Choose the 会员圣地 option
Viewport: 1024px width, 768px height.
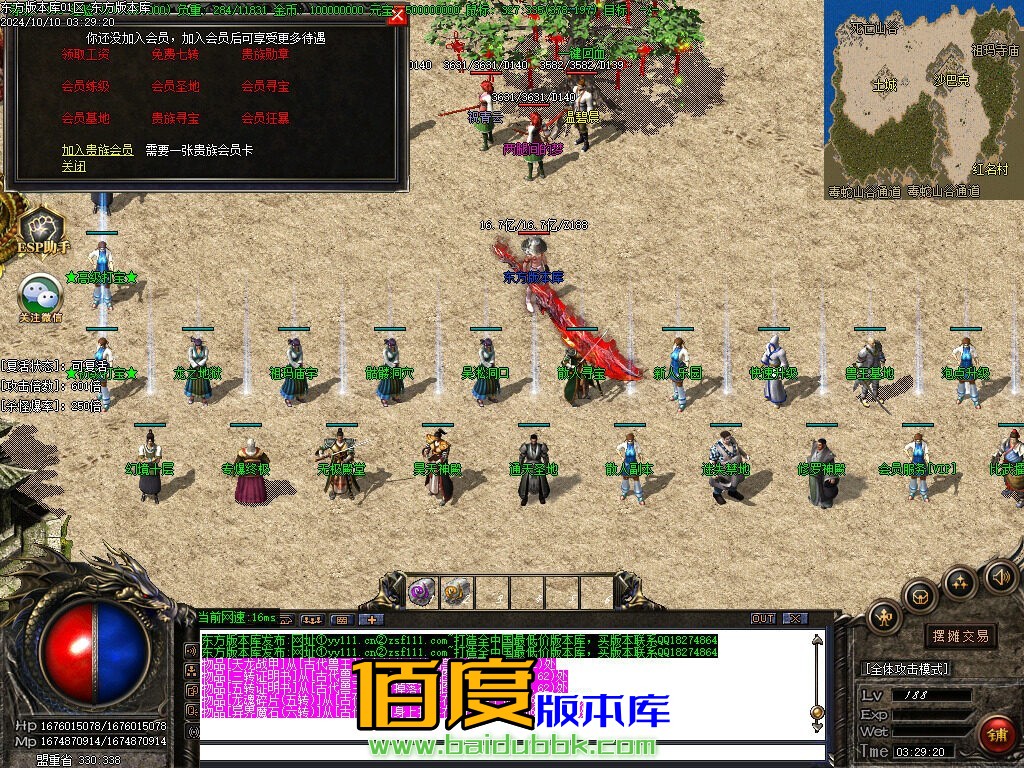pyautogui.click(x=175, y=87)
